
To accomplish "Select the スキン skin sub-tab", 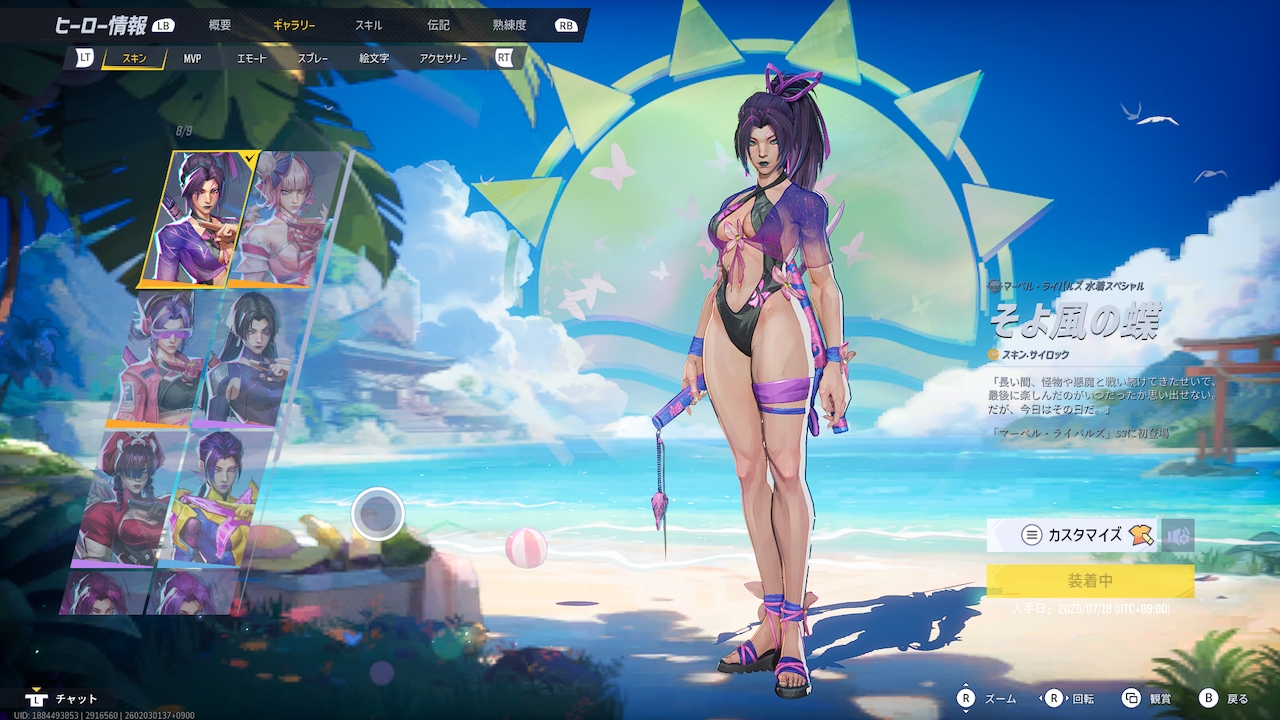I will (134, 59).
